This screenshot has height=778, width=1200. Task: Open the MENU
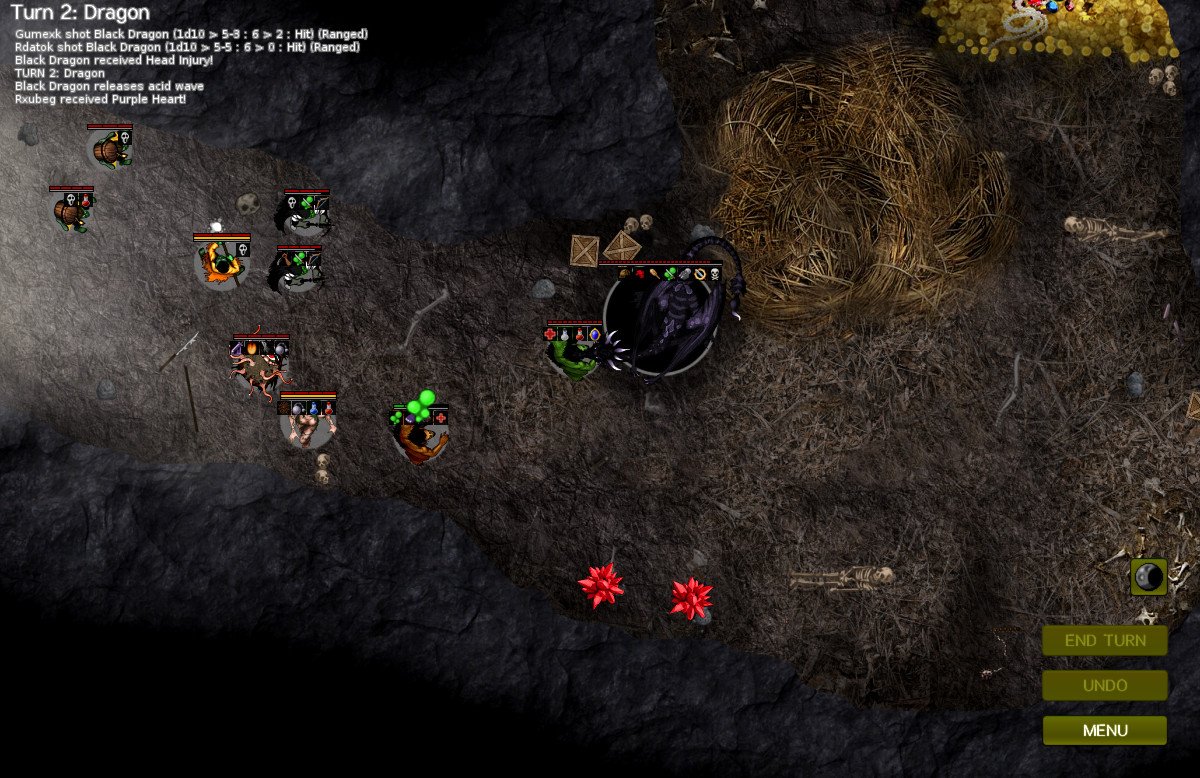pos(1104,731)
